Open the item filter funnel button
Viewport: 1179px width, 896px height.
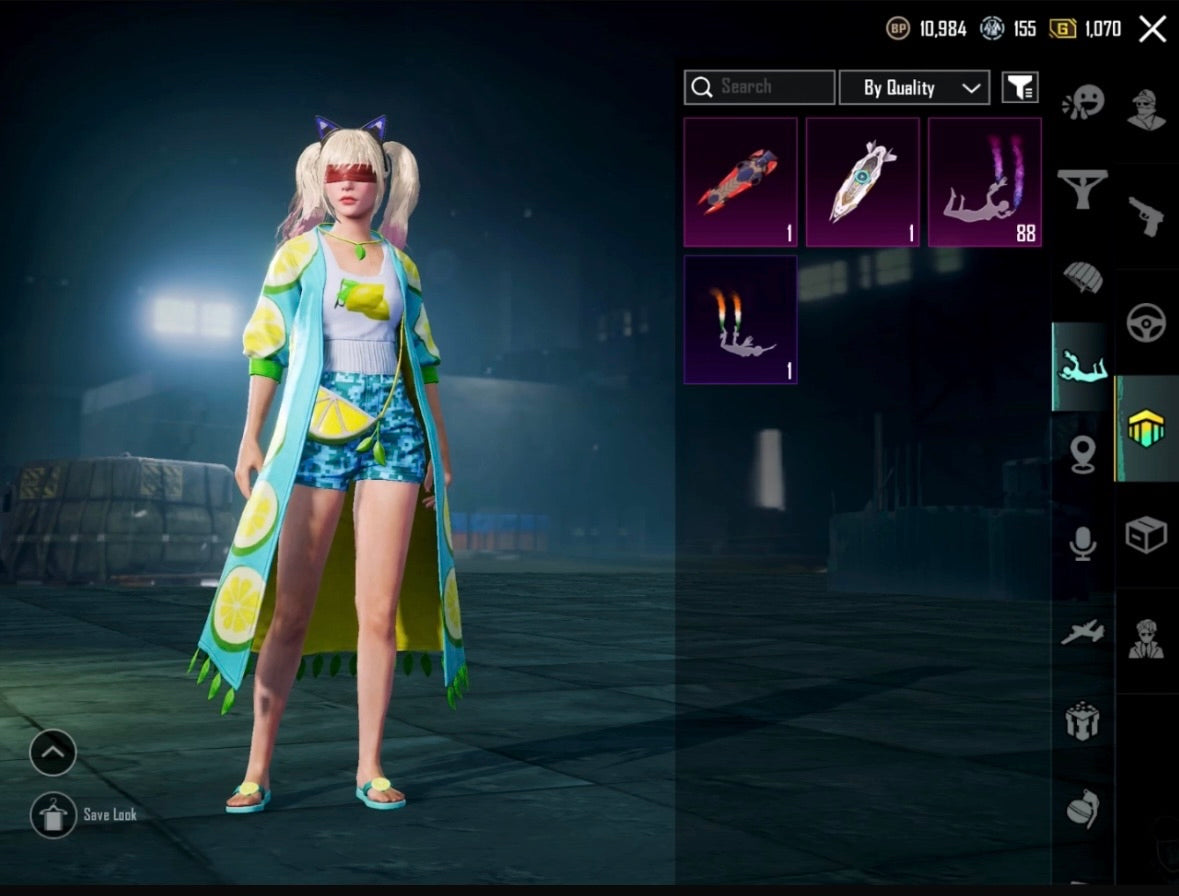coord(1020,88)
